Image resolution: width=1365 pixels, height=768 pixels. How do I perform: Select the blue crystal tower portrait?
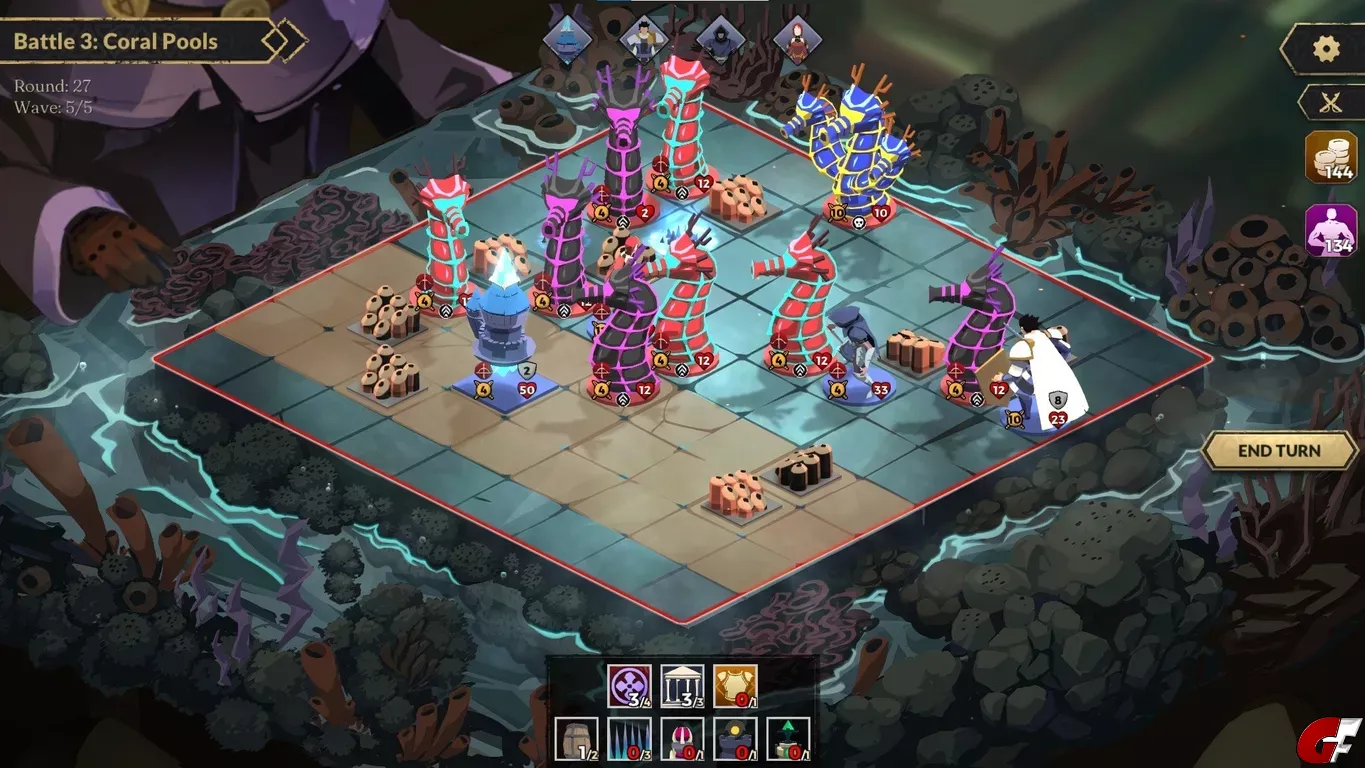click(x=567, y=41)
